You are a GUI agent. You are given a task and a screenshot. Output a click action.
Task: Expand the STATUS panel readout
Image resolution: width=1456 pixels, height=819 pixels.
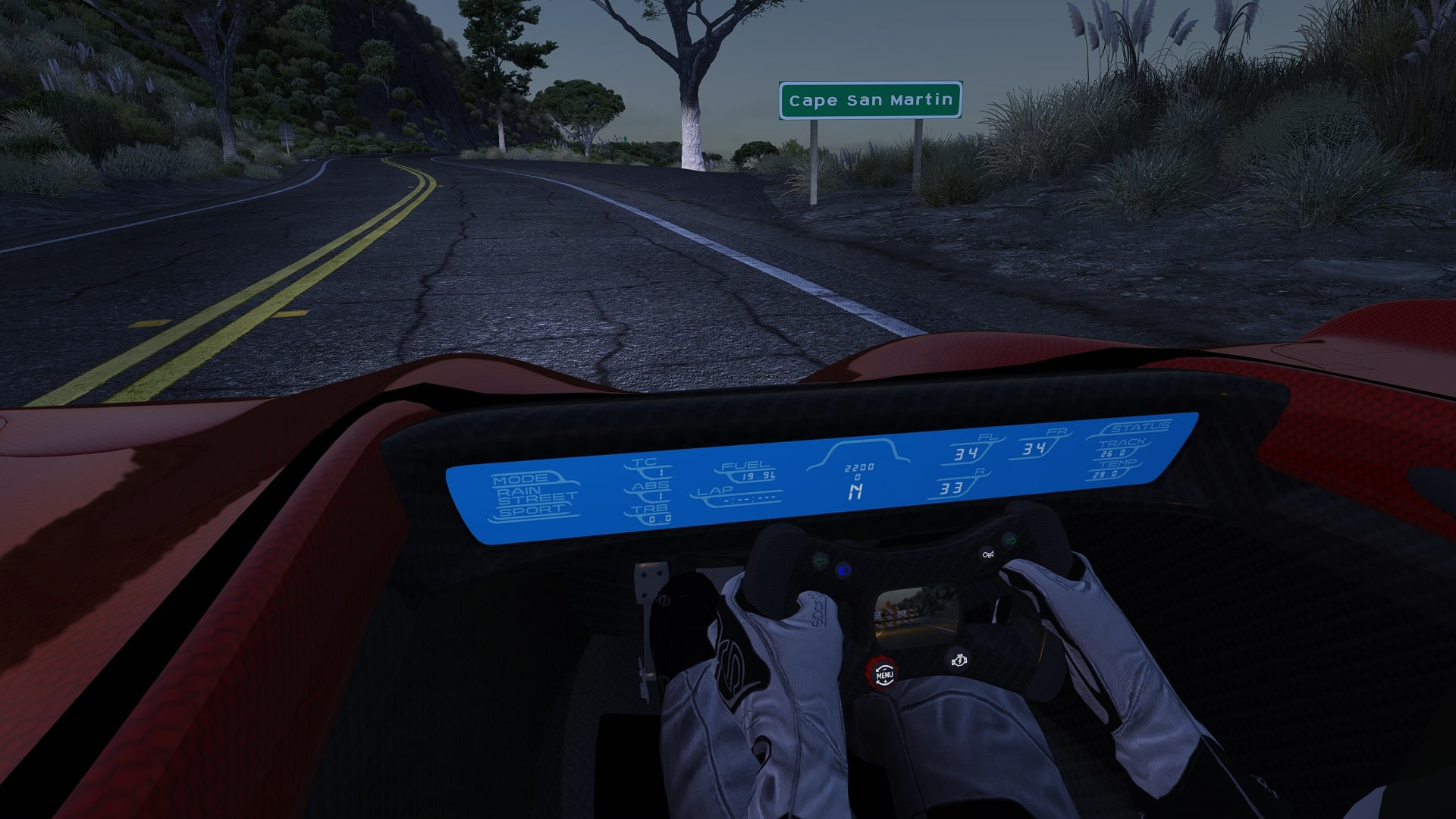coord(1131,428)
